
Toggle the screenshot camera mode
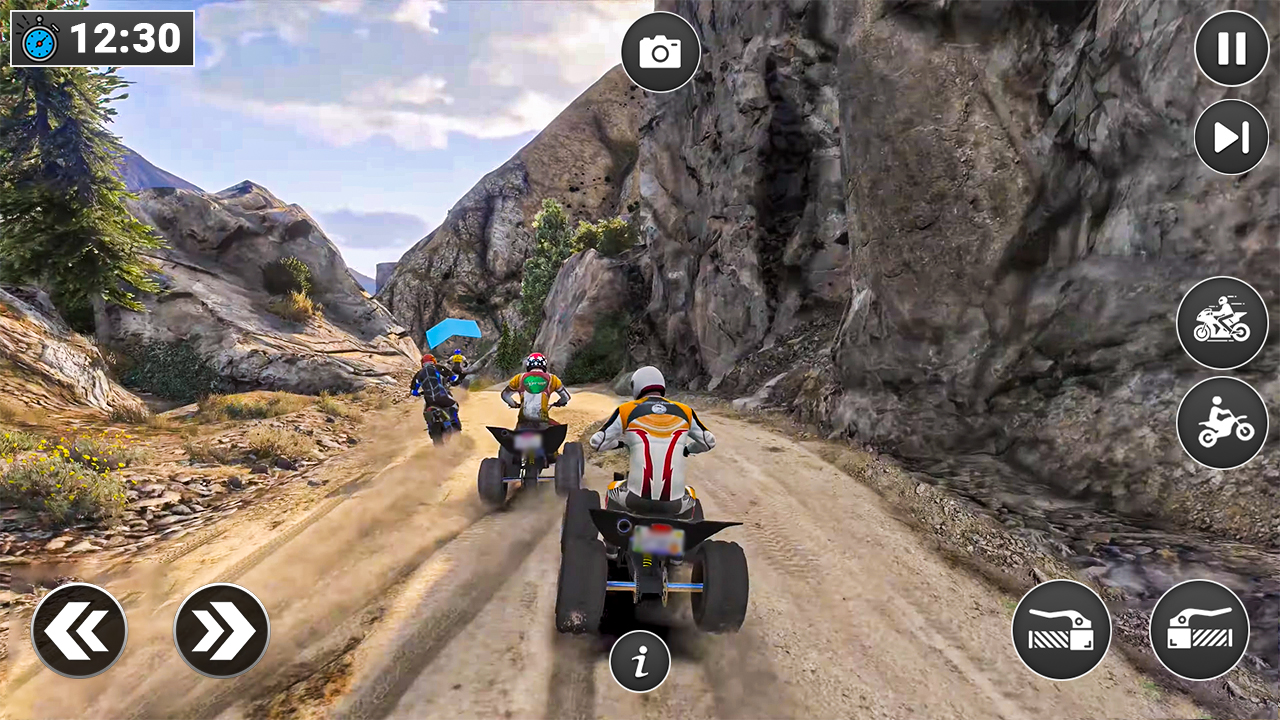click(x=660, y=52)
